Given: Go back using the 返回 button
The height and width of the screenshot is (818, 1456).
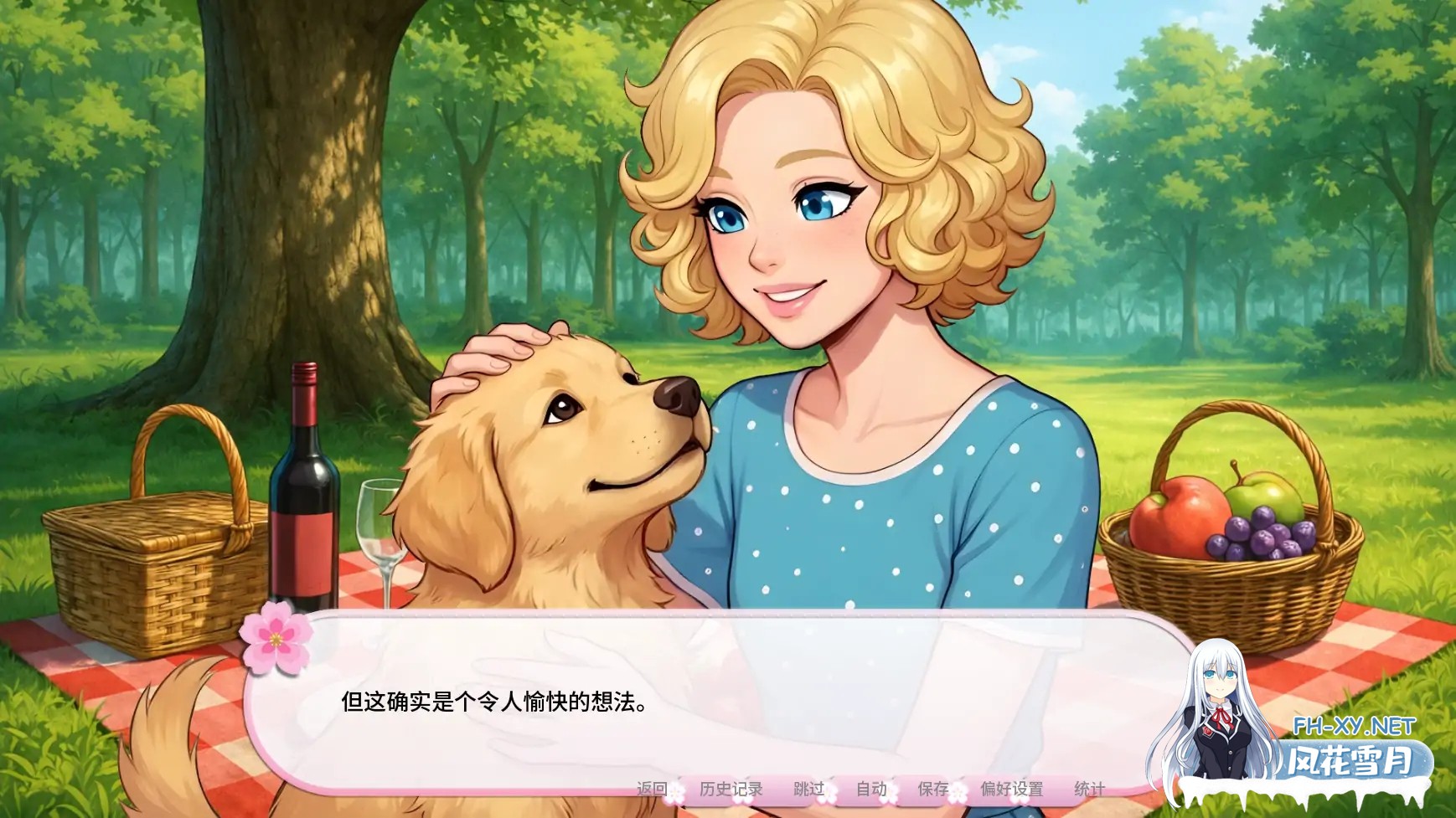Looking at the screenshot, I should tap(651, 788).
